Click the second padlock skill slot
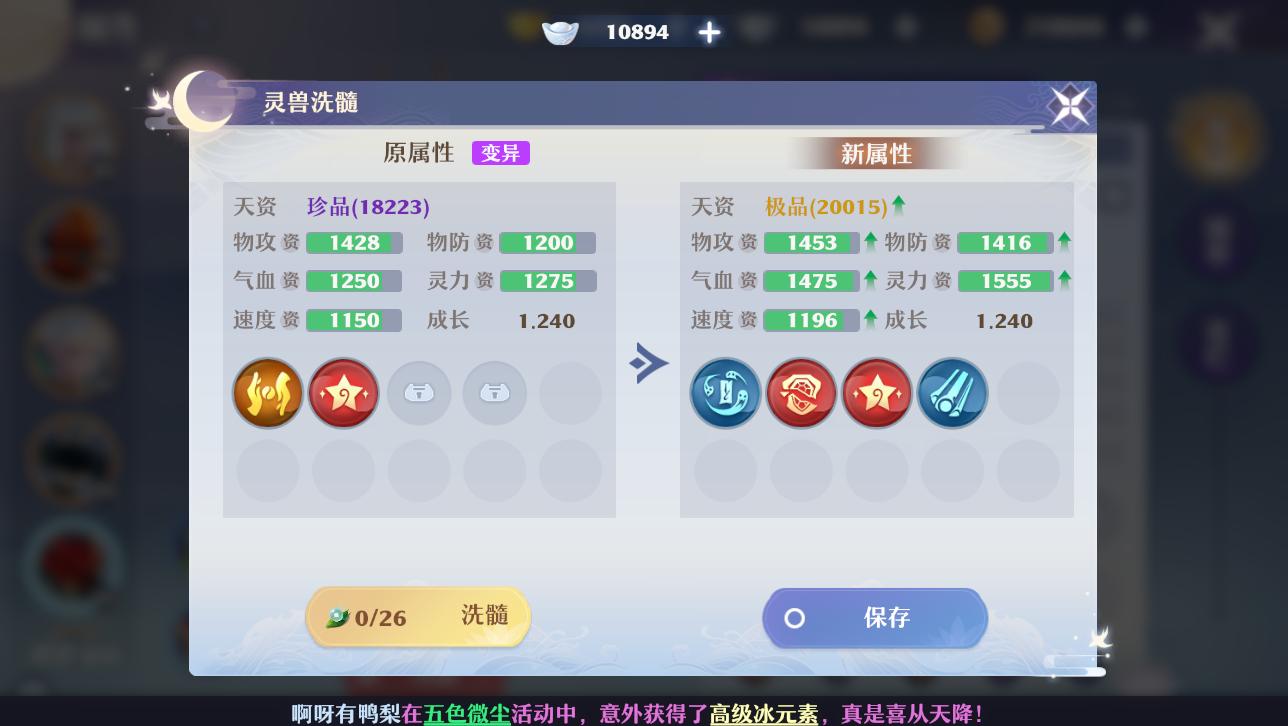1288x726 pixels. pyautogui.click(x=494, y=393)
